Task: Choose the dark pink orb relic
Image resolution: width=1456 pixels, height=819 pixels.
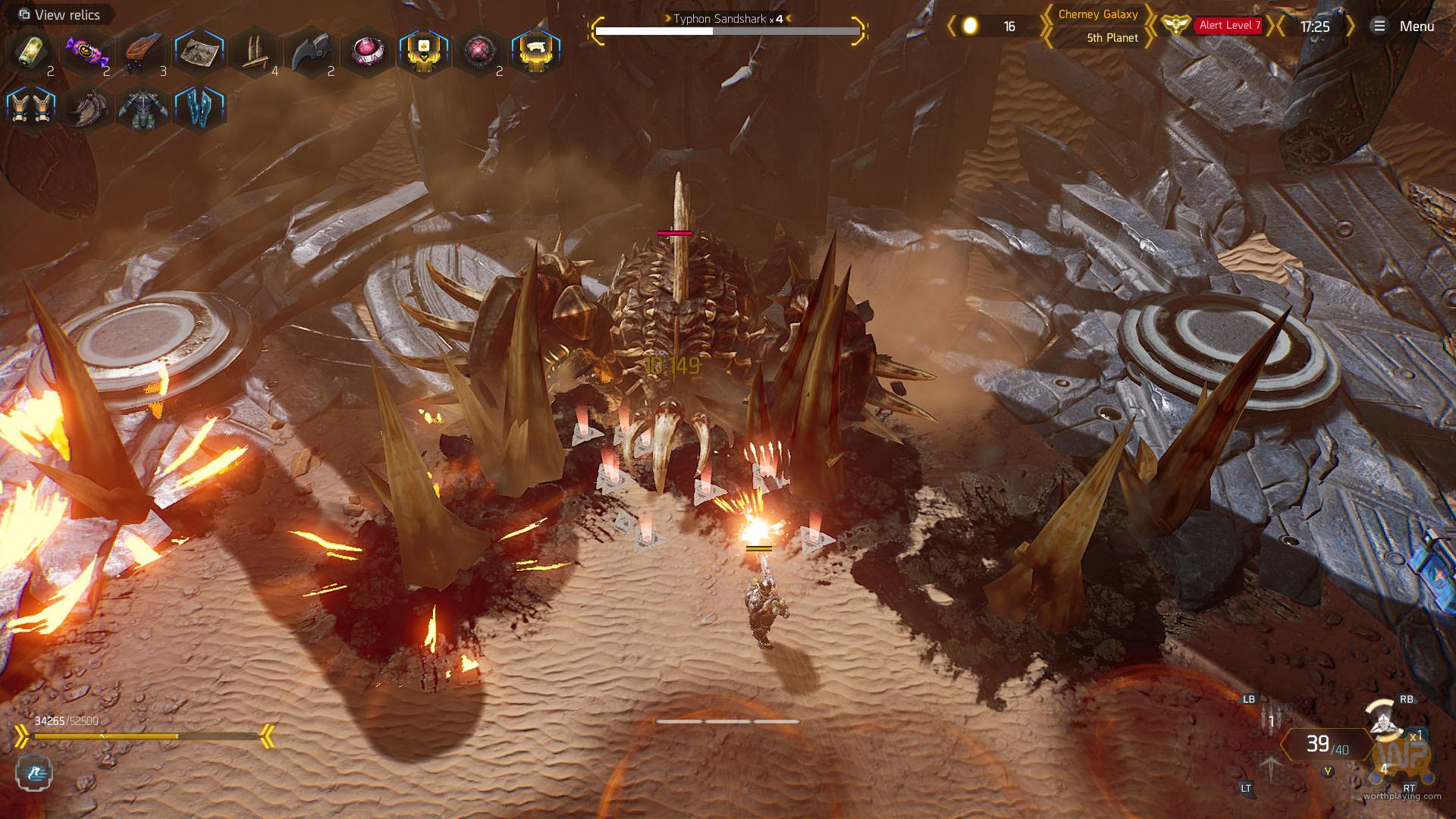Action: tap(479, 52)
